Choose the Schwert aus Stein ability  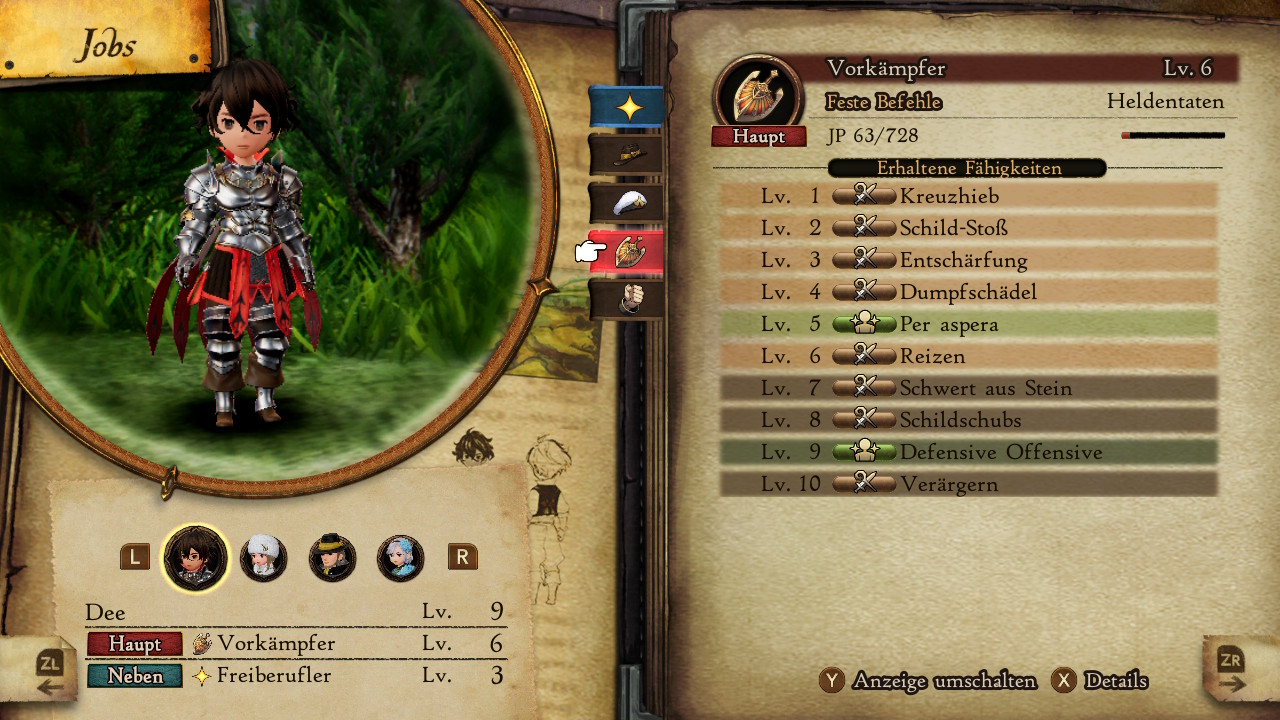click(x=968, y=388)
